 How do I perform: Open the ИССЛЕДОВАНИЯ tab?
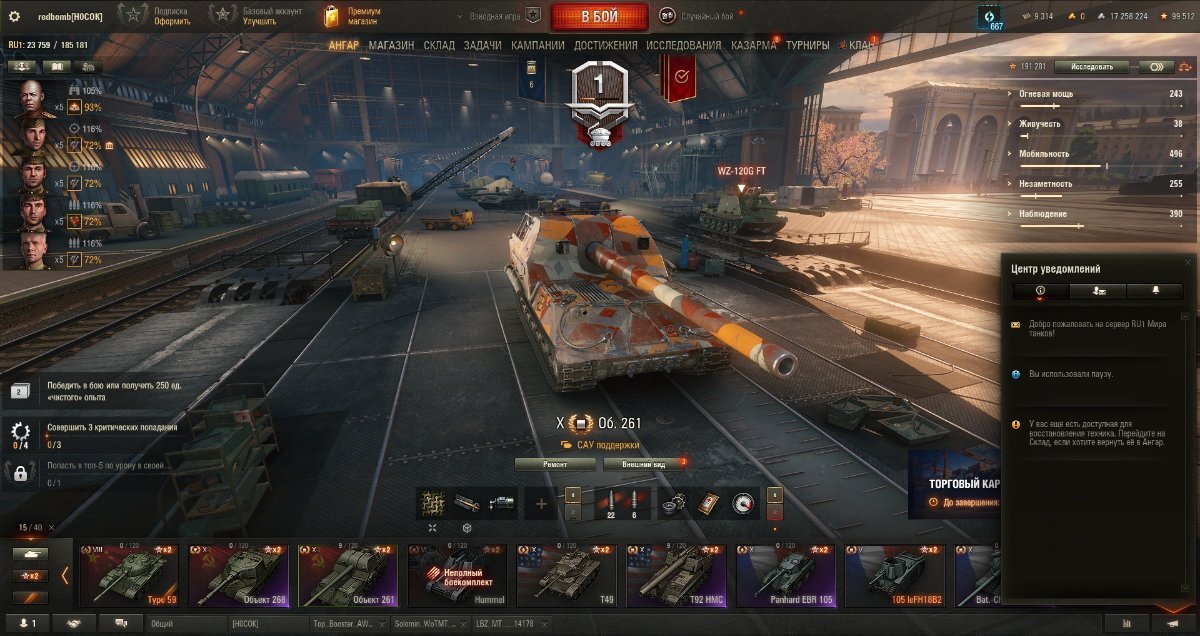tap(683, 45)
